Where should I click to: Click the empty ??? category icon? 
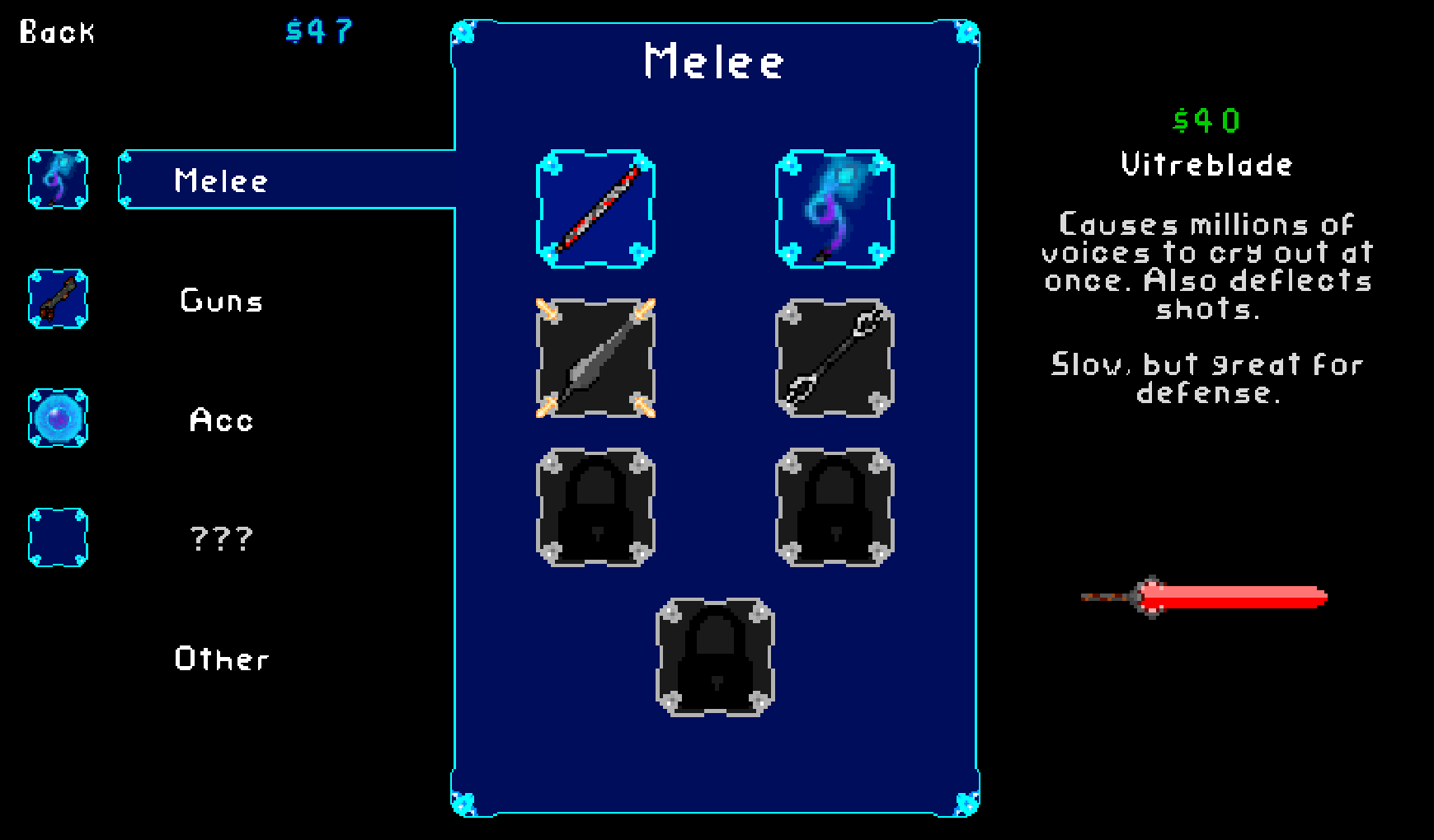58,538
